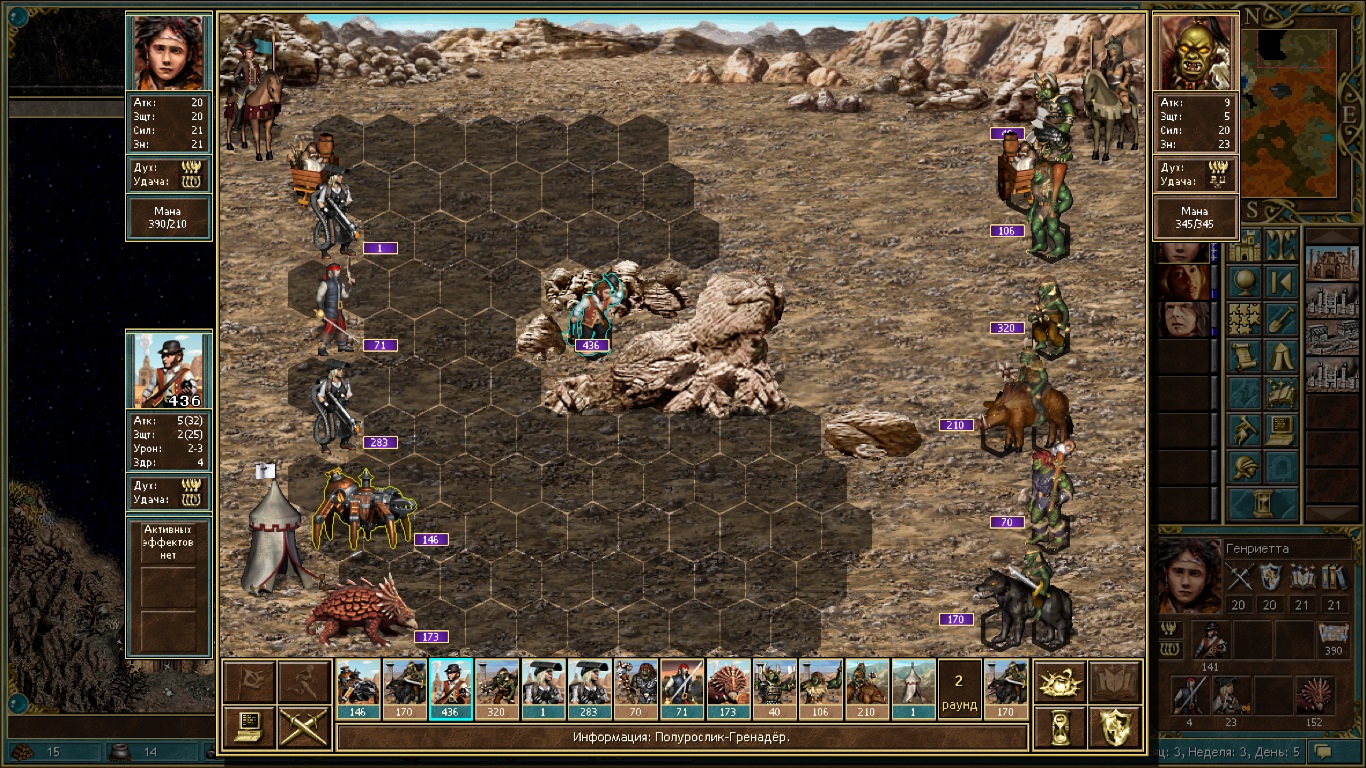Click the active unit portrait showing 436

tap(169, 370)
